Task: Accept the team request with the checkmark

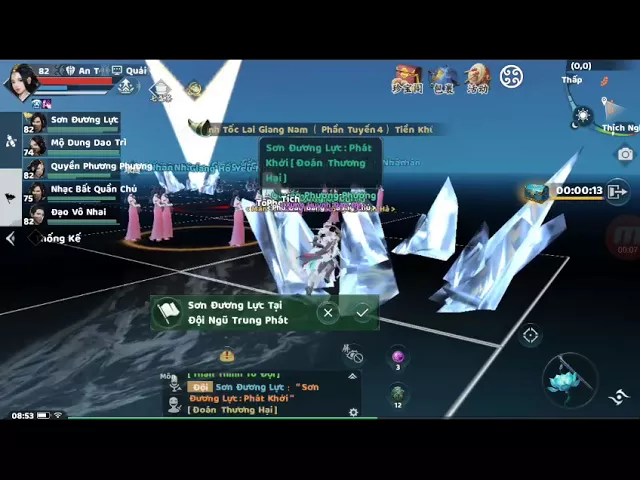Action: point(362,313)
